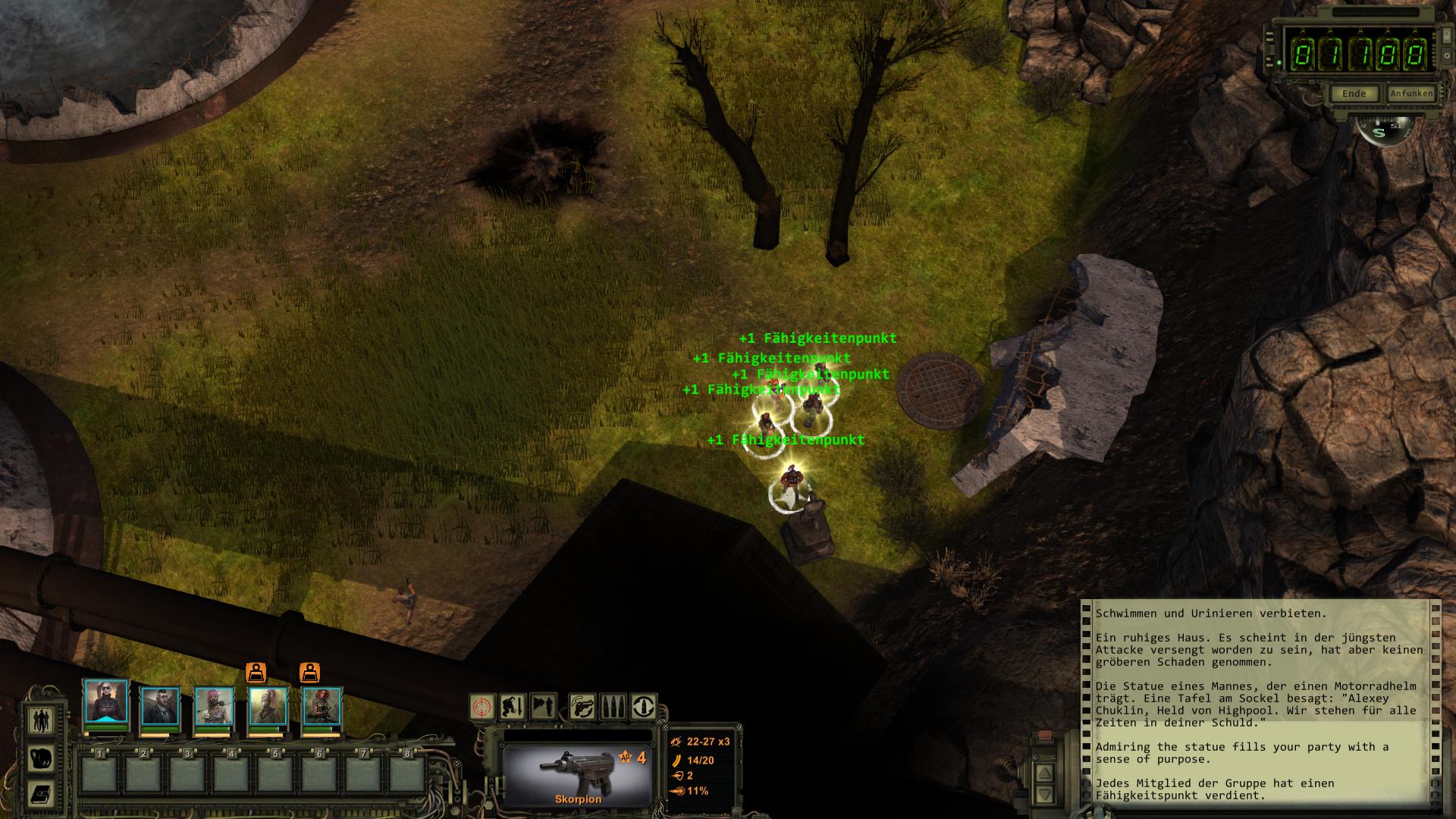
Task: Choose the pink-haired gas mask portrait
Action: [x=214, y=708]
